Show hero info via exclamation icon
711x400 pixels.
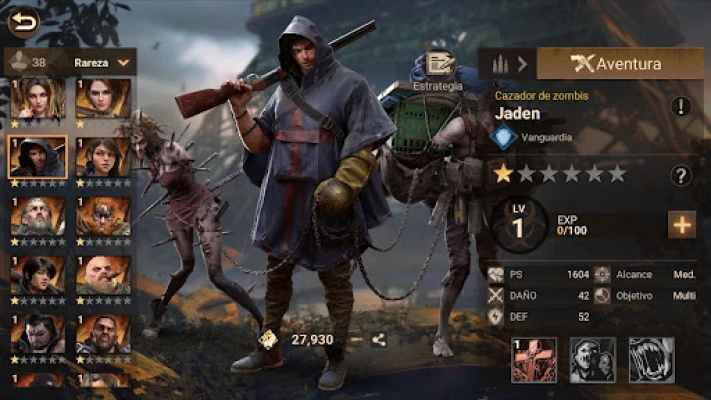(x=681, y=106)
